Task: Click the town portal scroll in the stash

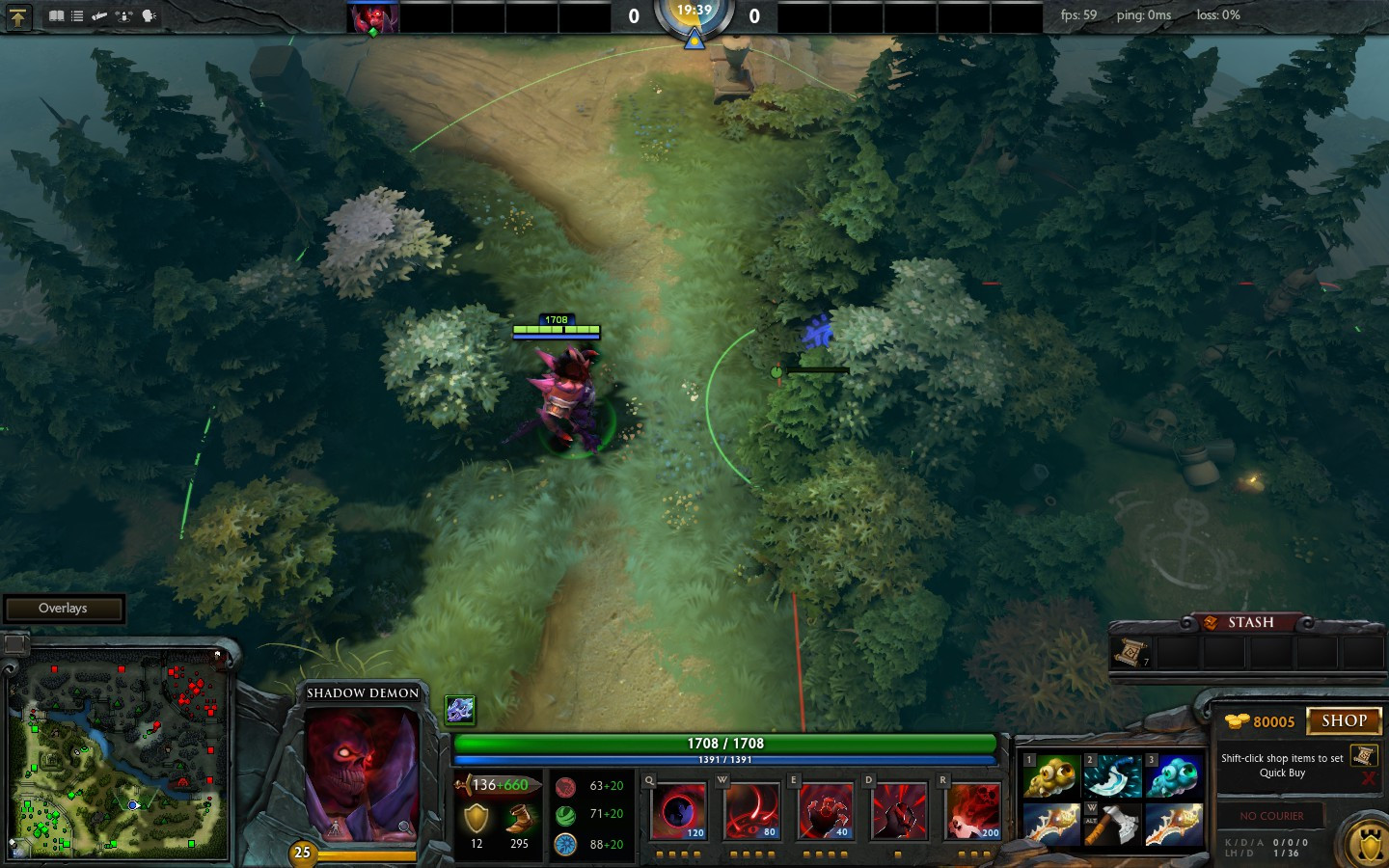Action: pyautogui.click(x=1130, y=653)
